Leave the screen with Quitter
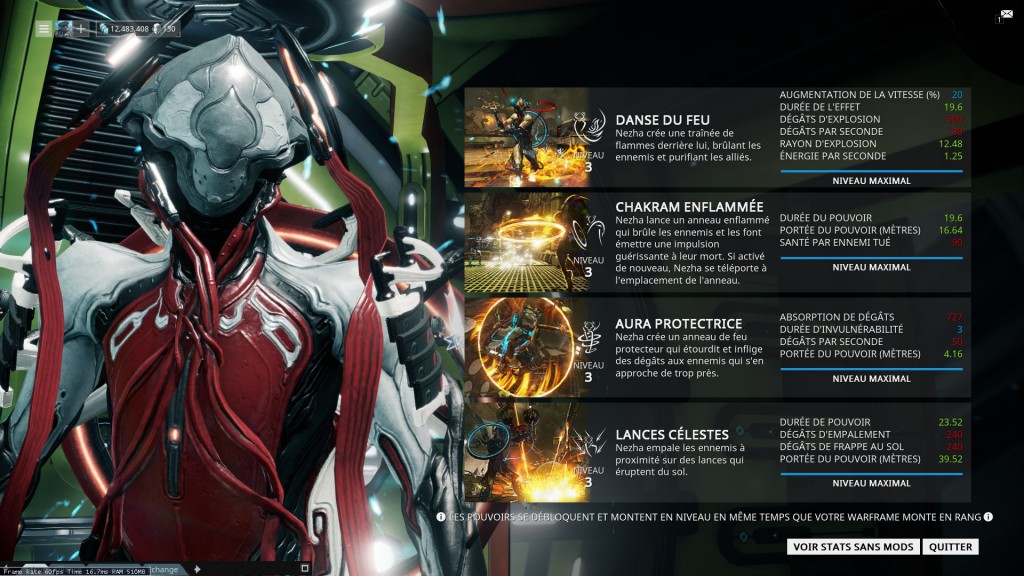This screenshot has height=576, width=1024. [x=949, y=547]
